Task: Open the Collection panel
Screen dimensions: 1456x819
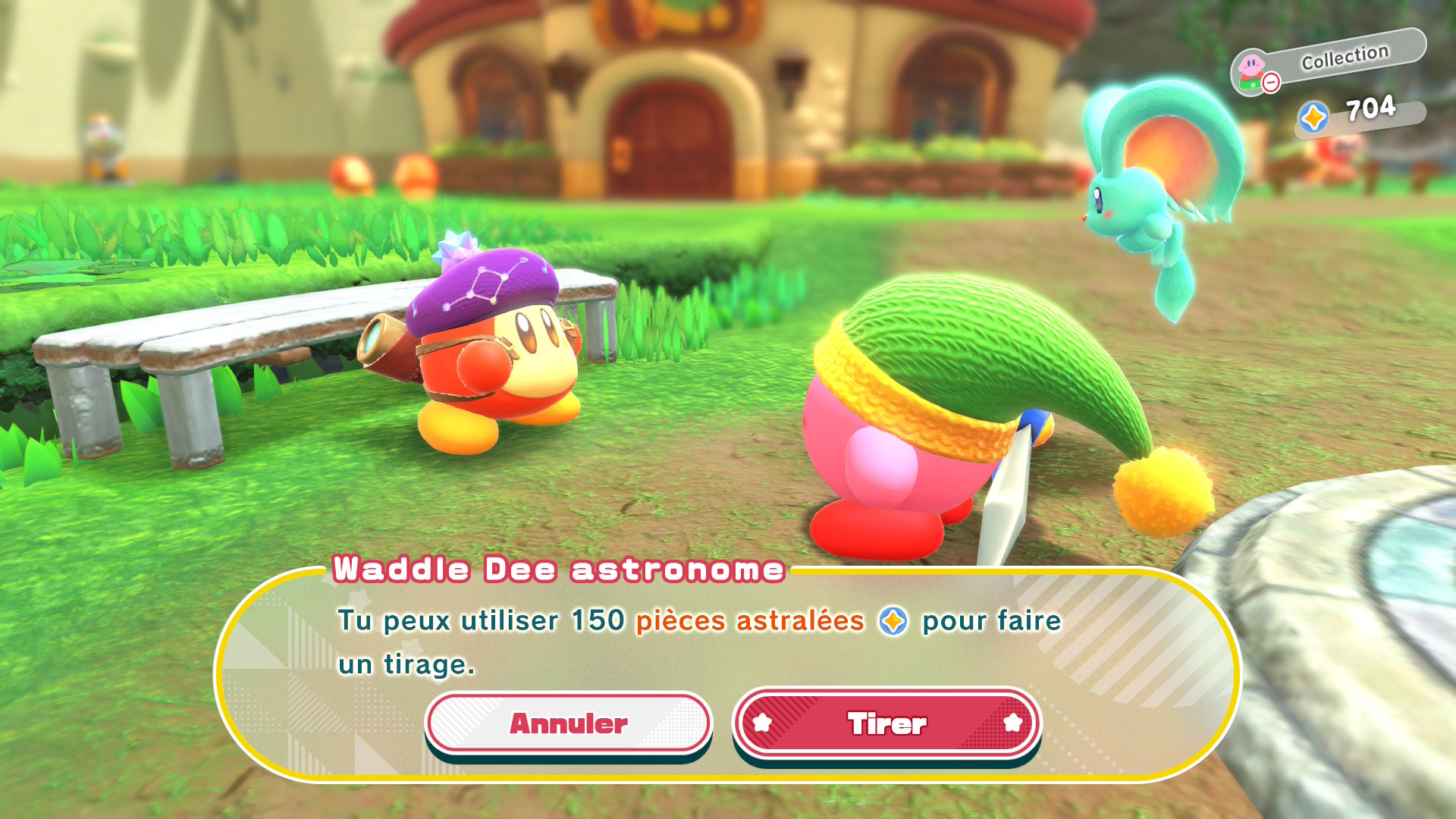Action: point(1329,61)
